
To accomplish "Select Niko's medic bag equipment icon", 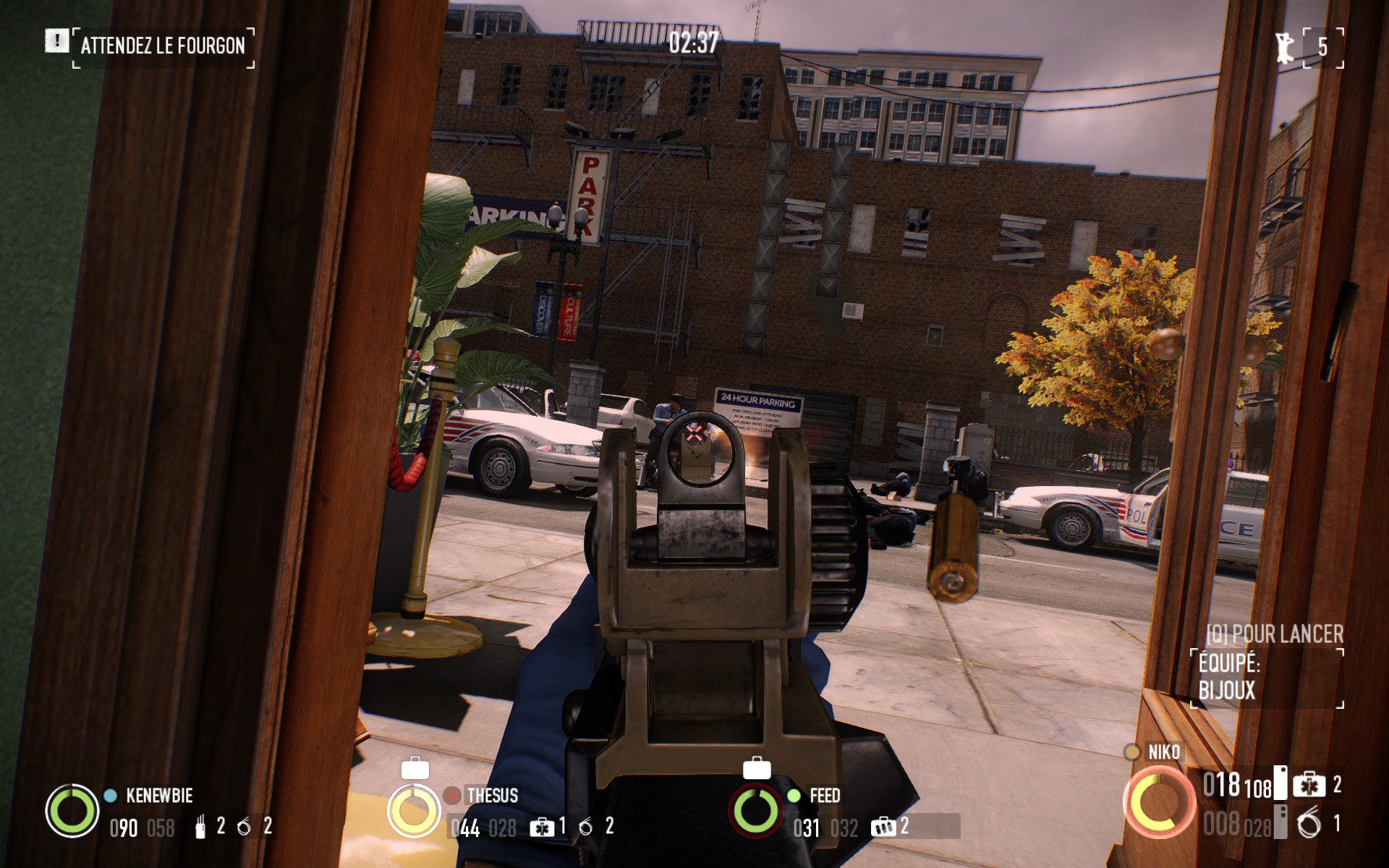I will click(1309, 786).
